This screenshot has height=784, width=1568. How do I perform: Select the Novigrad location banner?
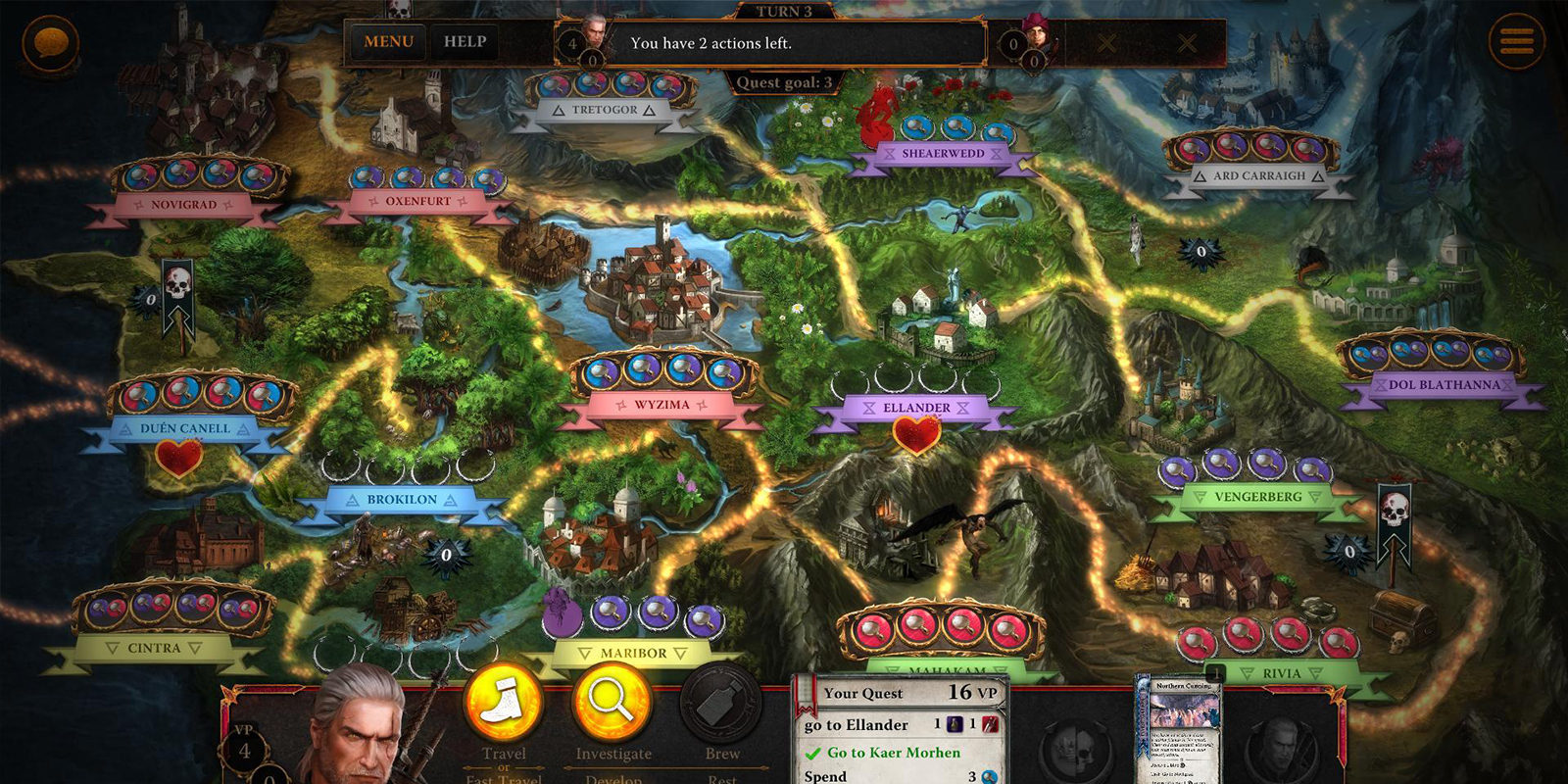pyautogui.click(x=183, y=205)
